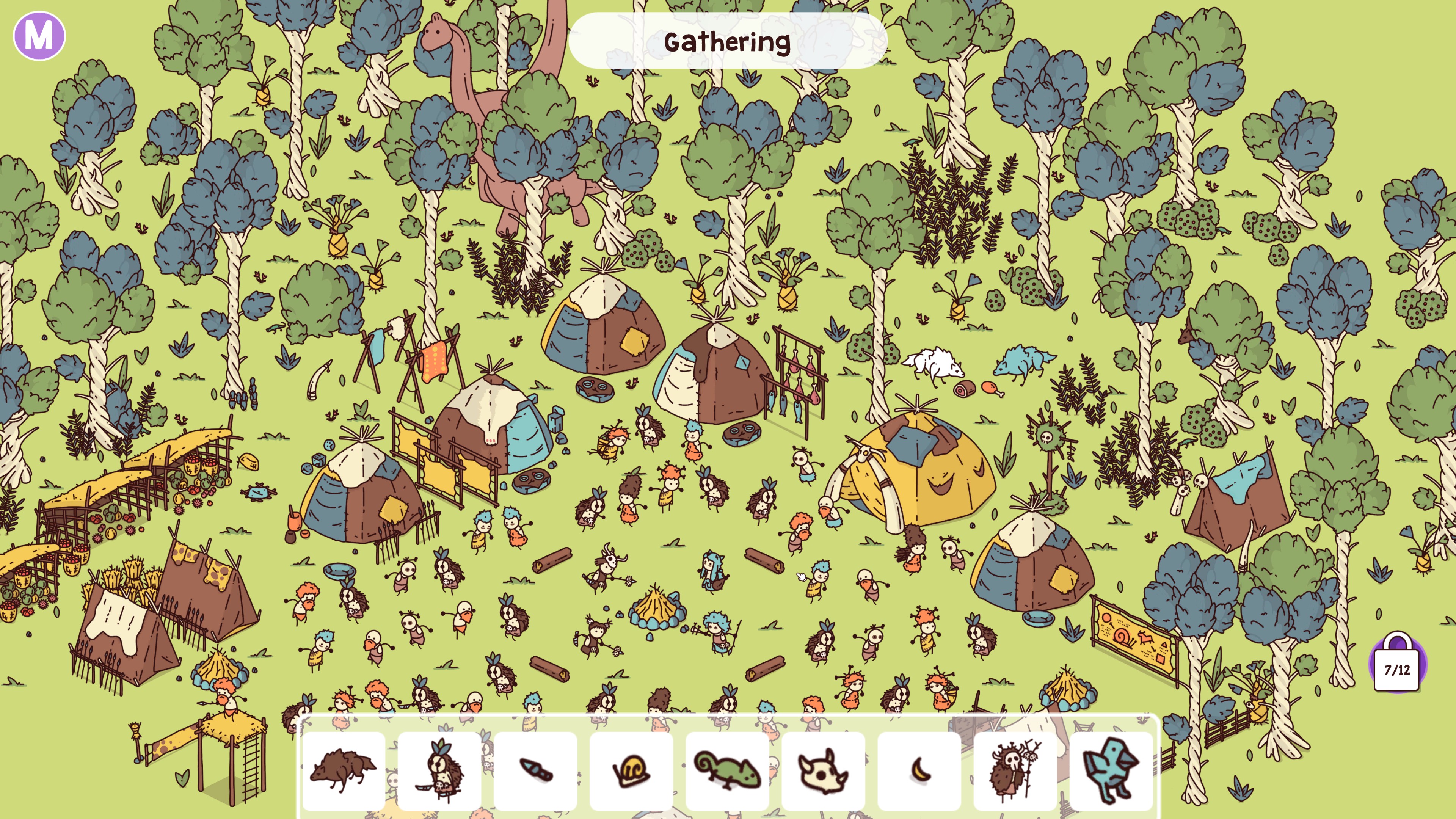Choose the stone knife target tile
The height and width of the screenshot is (819, 1456).
[535, 770]
